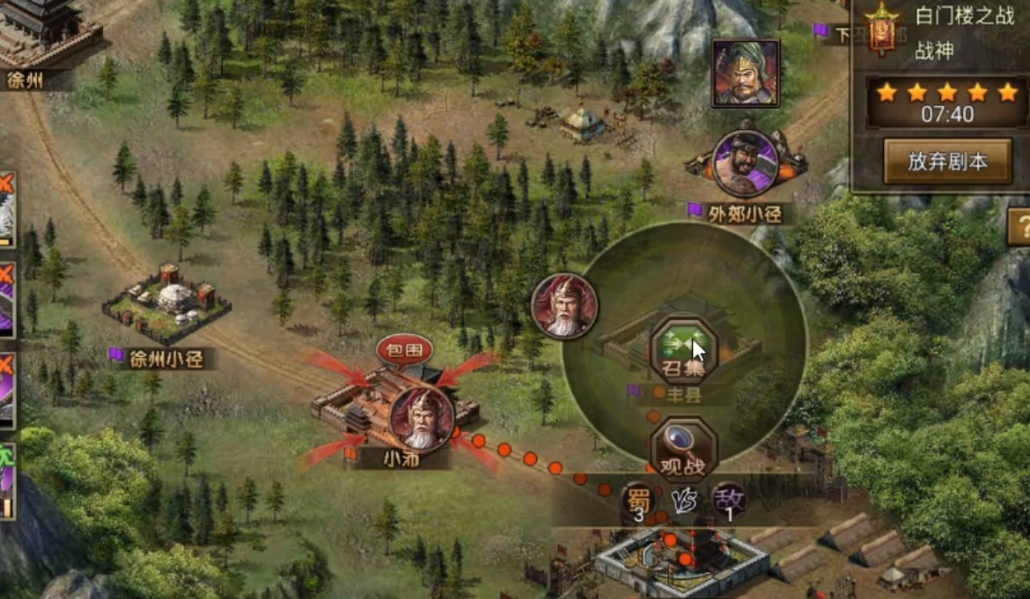
Task: Click the 放弃剧本 button
Action: coord(946,160)
